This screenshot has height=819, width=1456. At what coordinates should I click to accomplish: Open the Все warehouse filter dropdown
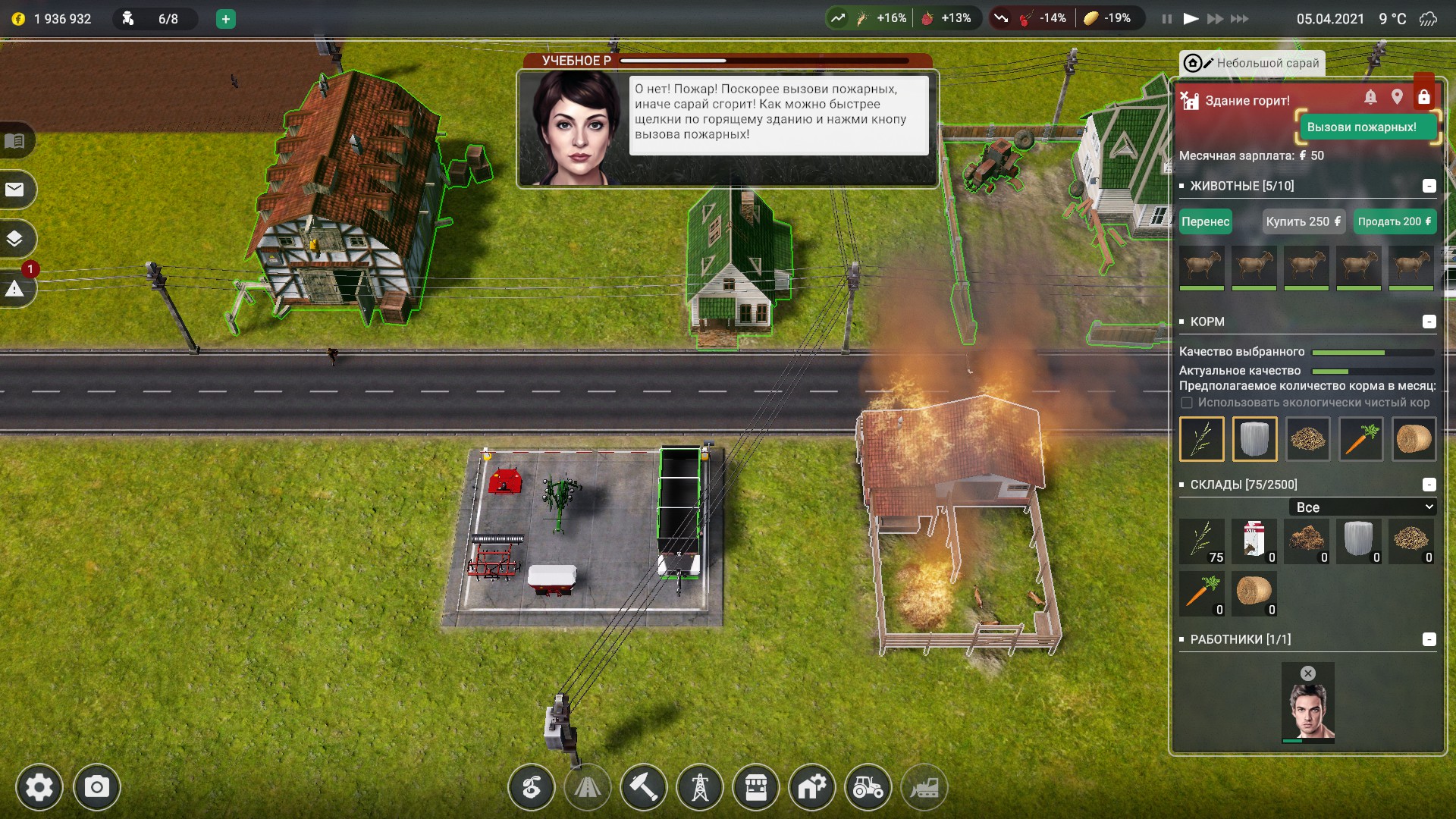click(x=1363, y=507)
